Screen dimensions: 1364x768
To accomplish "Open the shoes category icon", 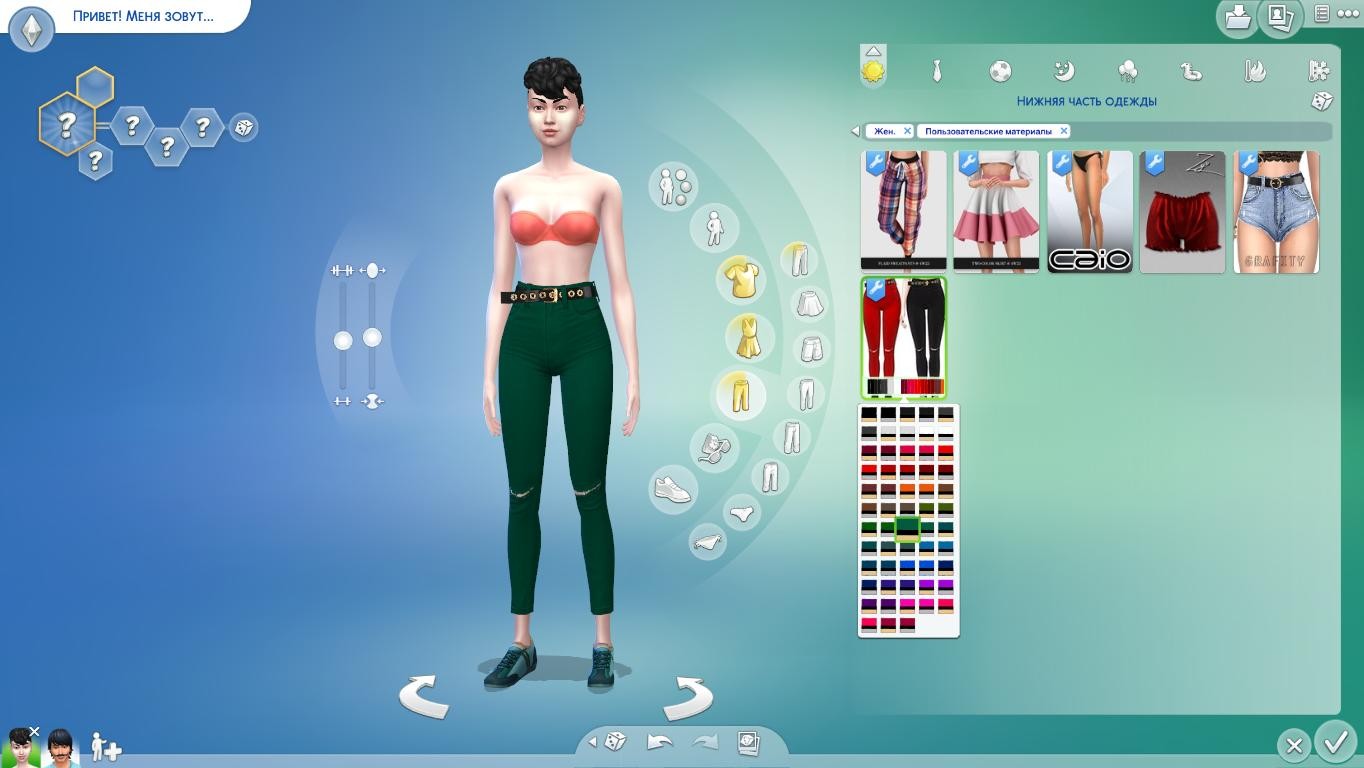I will 673,489.
